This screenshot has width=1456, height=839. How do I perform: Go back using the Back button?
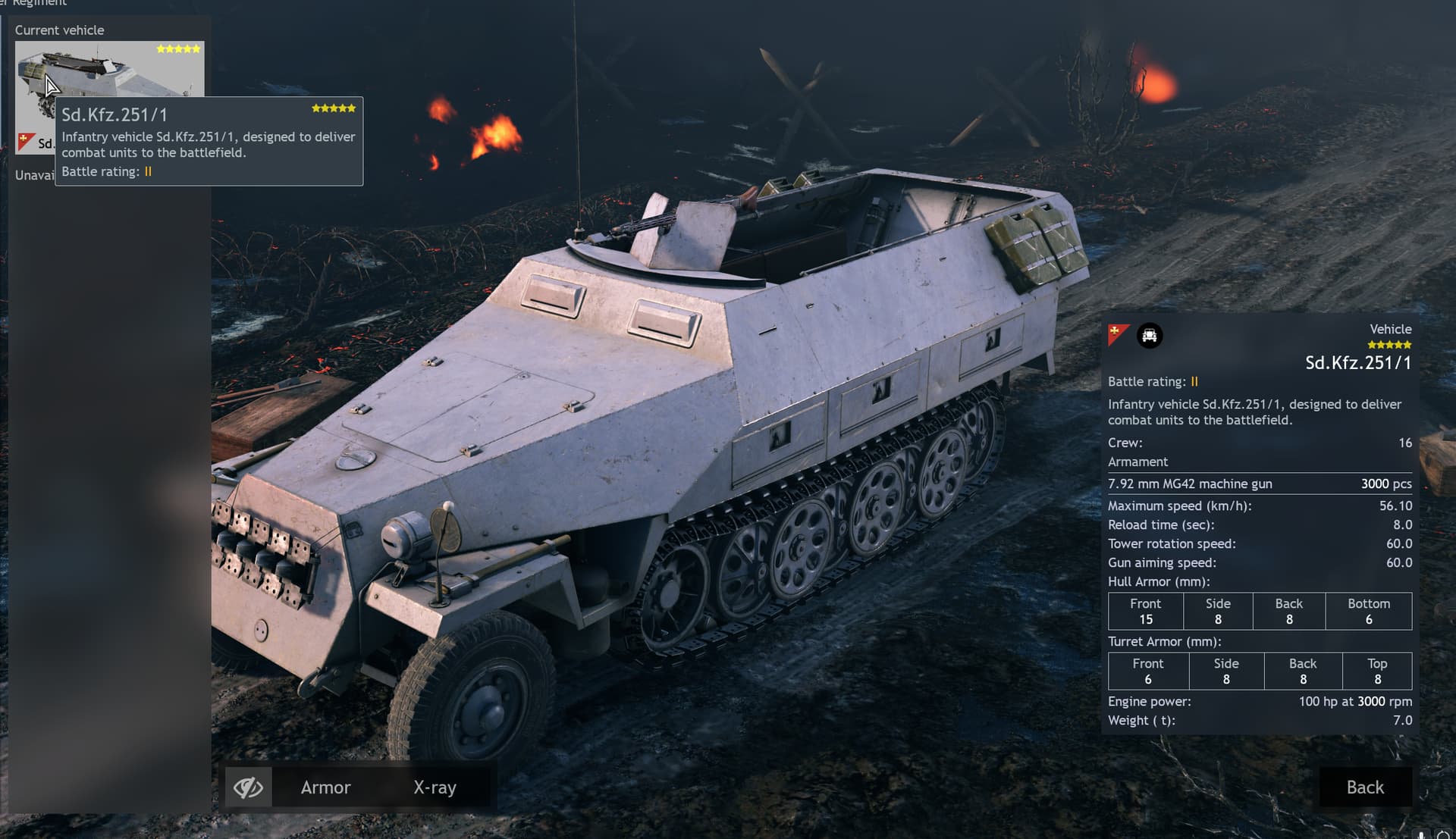pos(1364,787)
